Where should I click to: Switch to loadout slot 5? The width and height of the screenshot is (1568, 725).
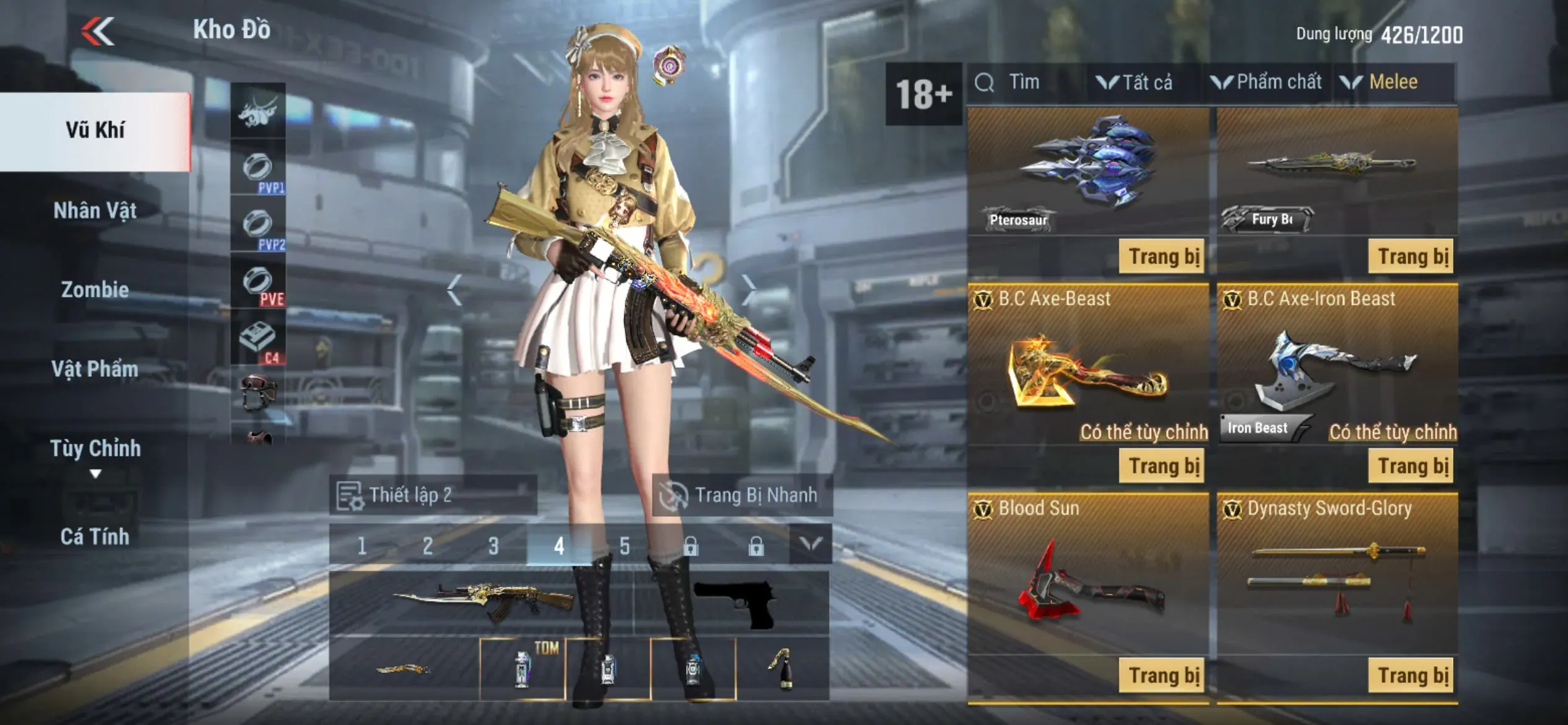click(625, 546)
